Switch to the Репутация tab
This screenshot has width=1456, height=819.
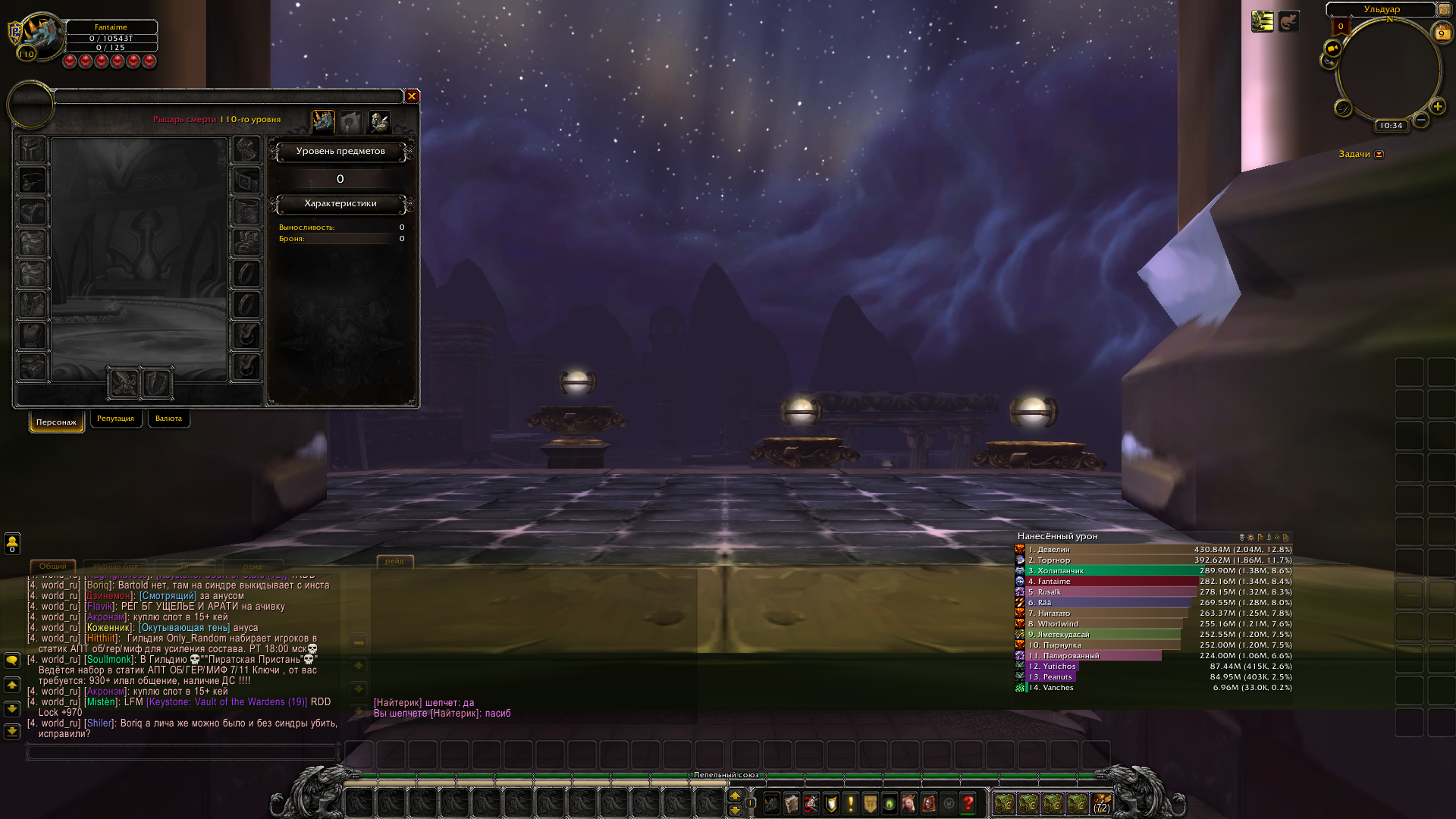tap(115, 419)
